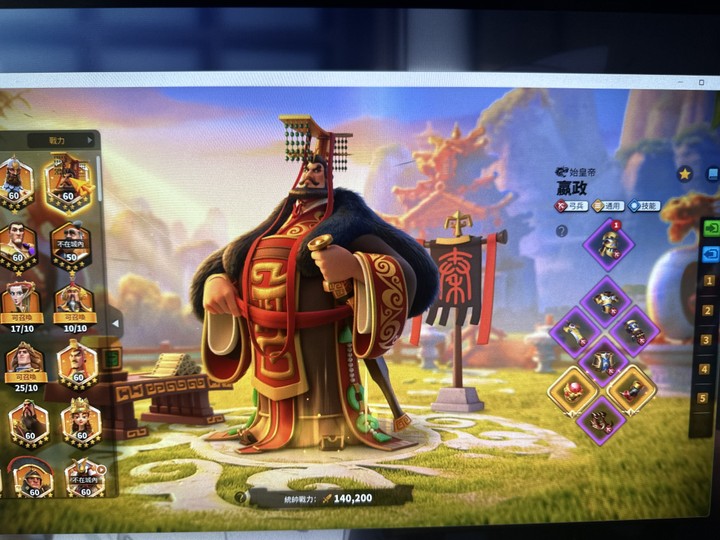Image resolution: width=720 pixels, height=540 pixels.
Task: Click the green arrow equip button
Action: [x=710, y=227]
